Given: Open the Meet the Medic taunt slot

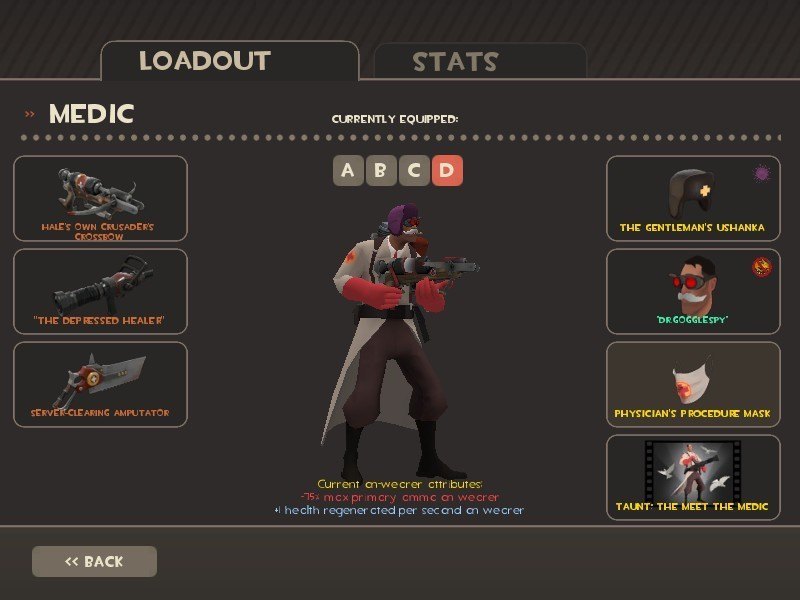Looking at the screenshot, I should [x=692, y=477].
